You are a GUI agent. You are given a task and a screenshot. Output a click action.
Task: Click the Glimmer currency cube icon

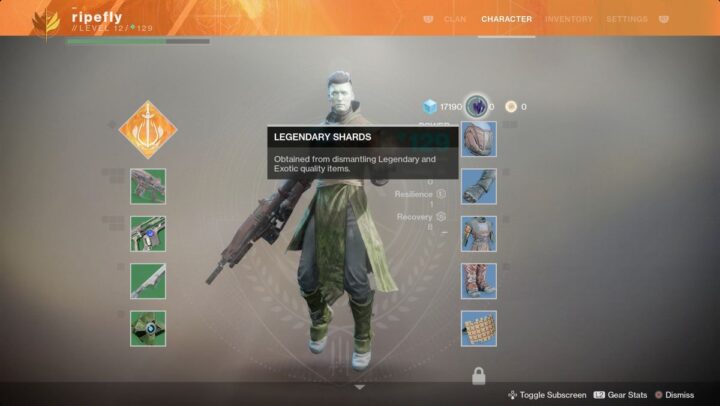[429, 106]
